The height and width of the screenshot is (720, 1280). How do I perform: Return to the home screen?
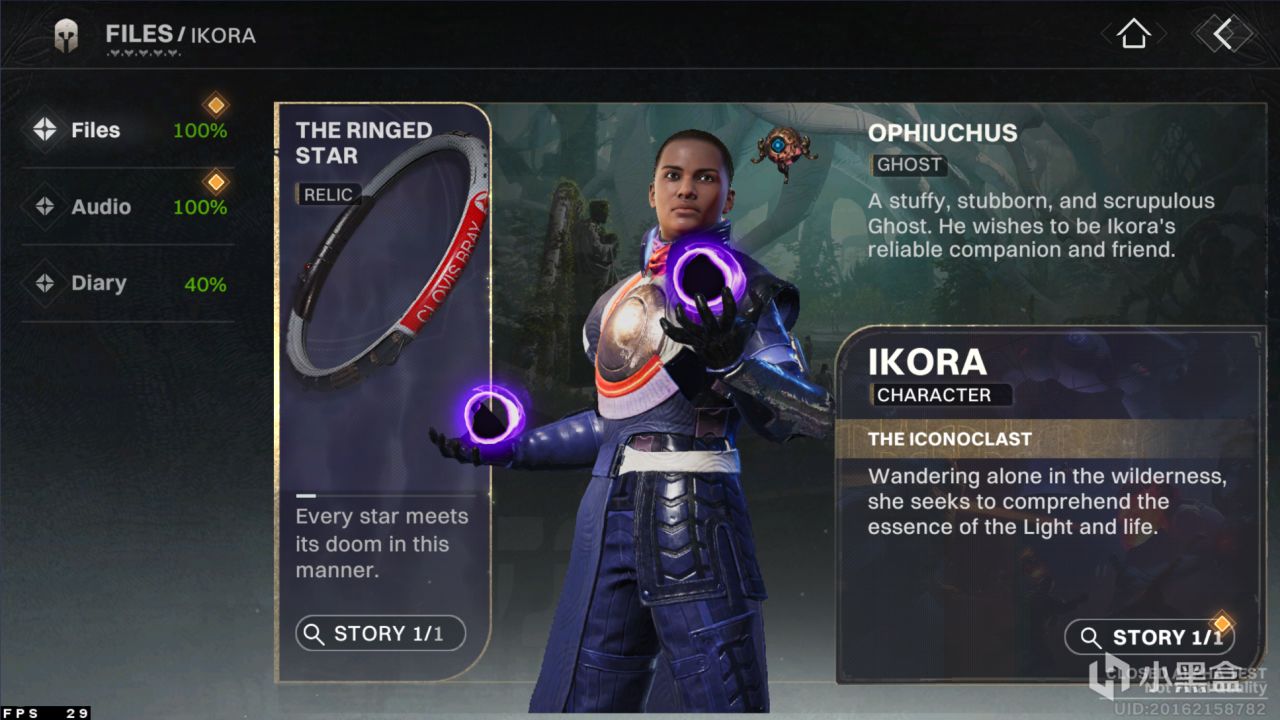1132,34
